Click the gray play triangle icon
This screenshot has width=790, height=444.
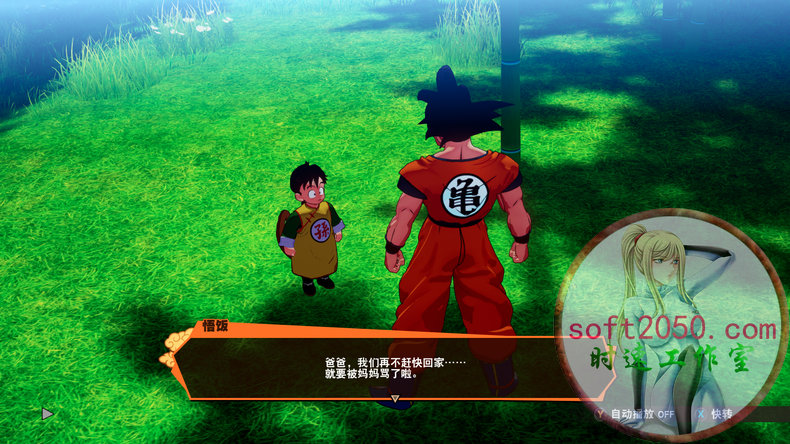point(47,412)
